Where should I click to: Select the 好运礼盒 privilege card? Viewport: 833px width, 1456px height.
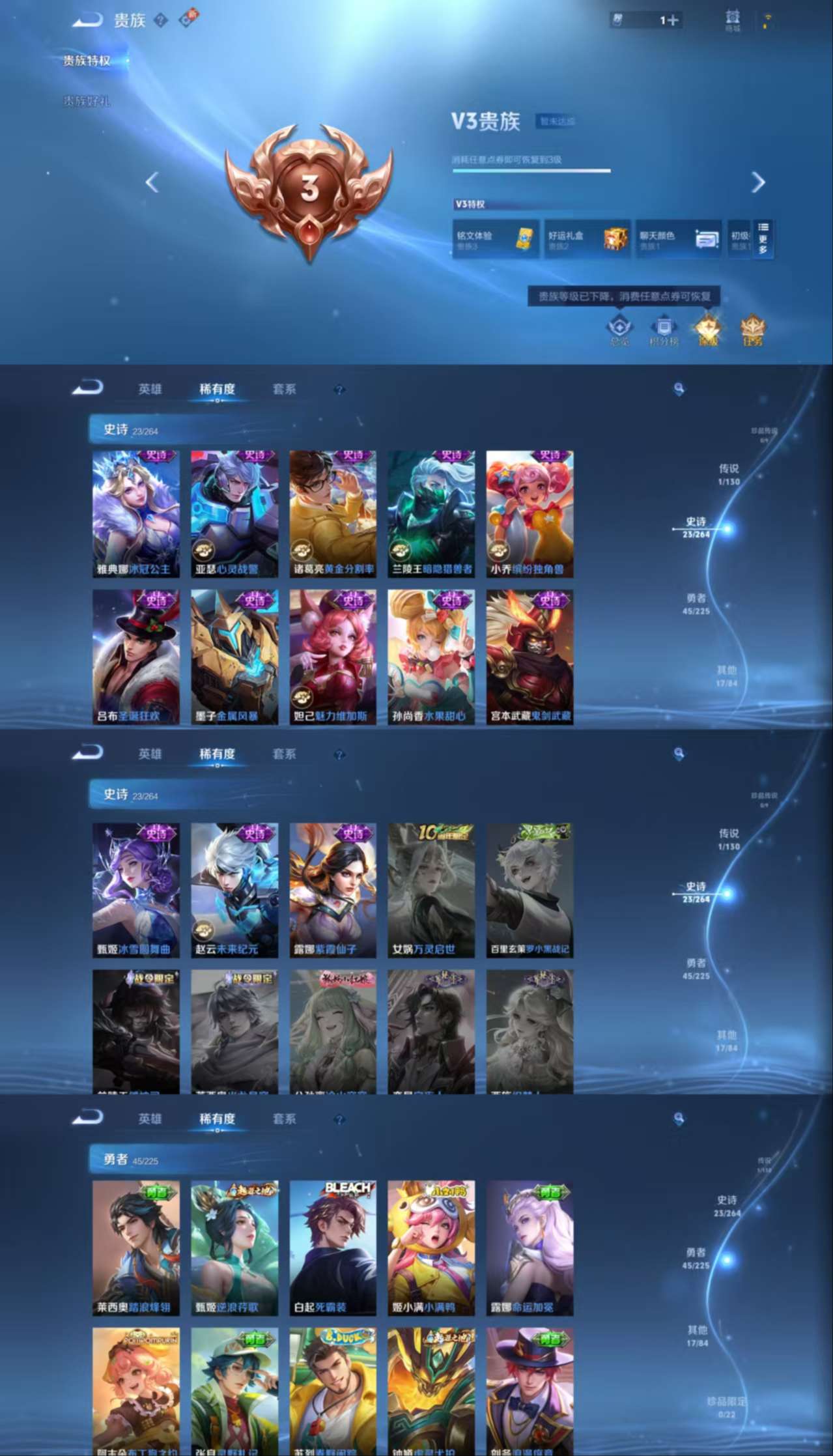(587, 239)
